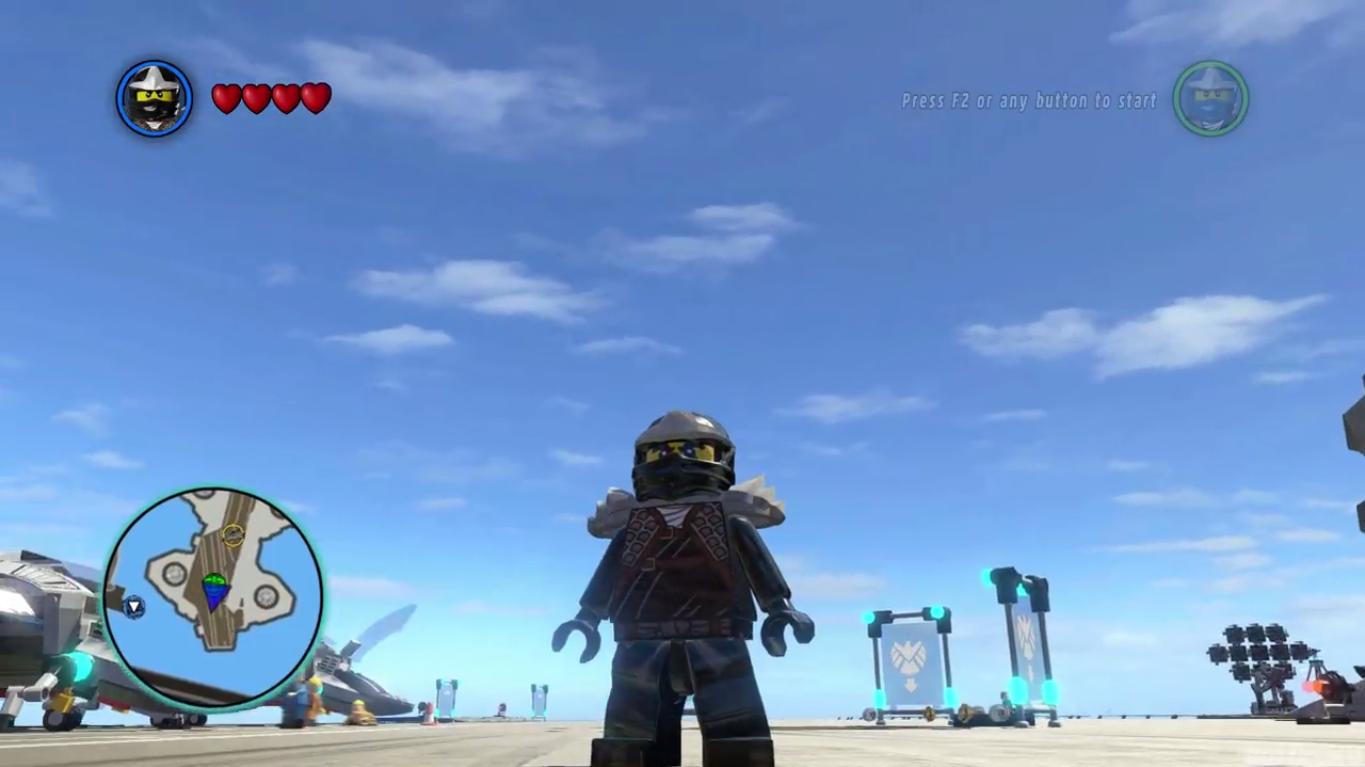Screen dimensions: 1365x767
Task: Click the third red heart icon
Action: [x=284, y=98]
